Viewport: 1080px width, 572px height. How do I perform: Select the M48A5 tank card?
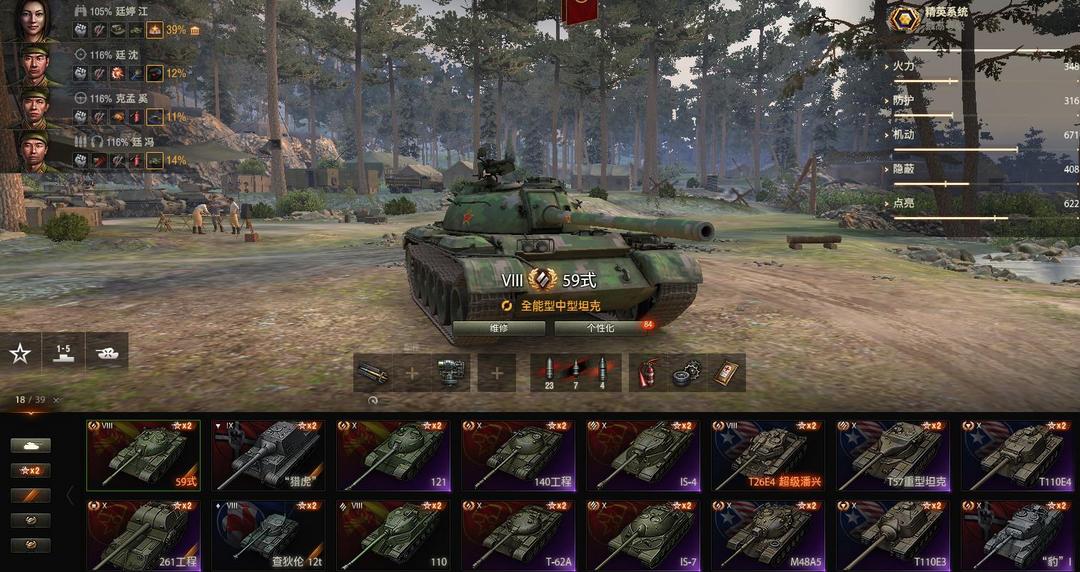pyautogui.click(x=768, y=535)
